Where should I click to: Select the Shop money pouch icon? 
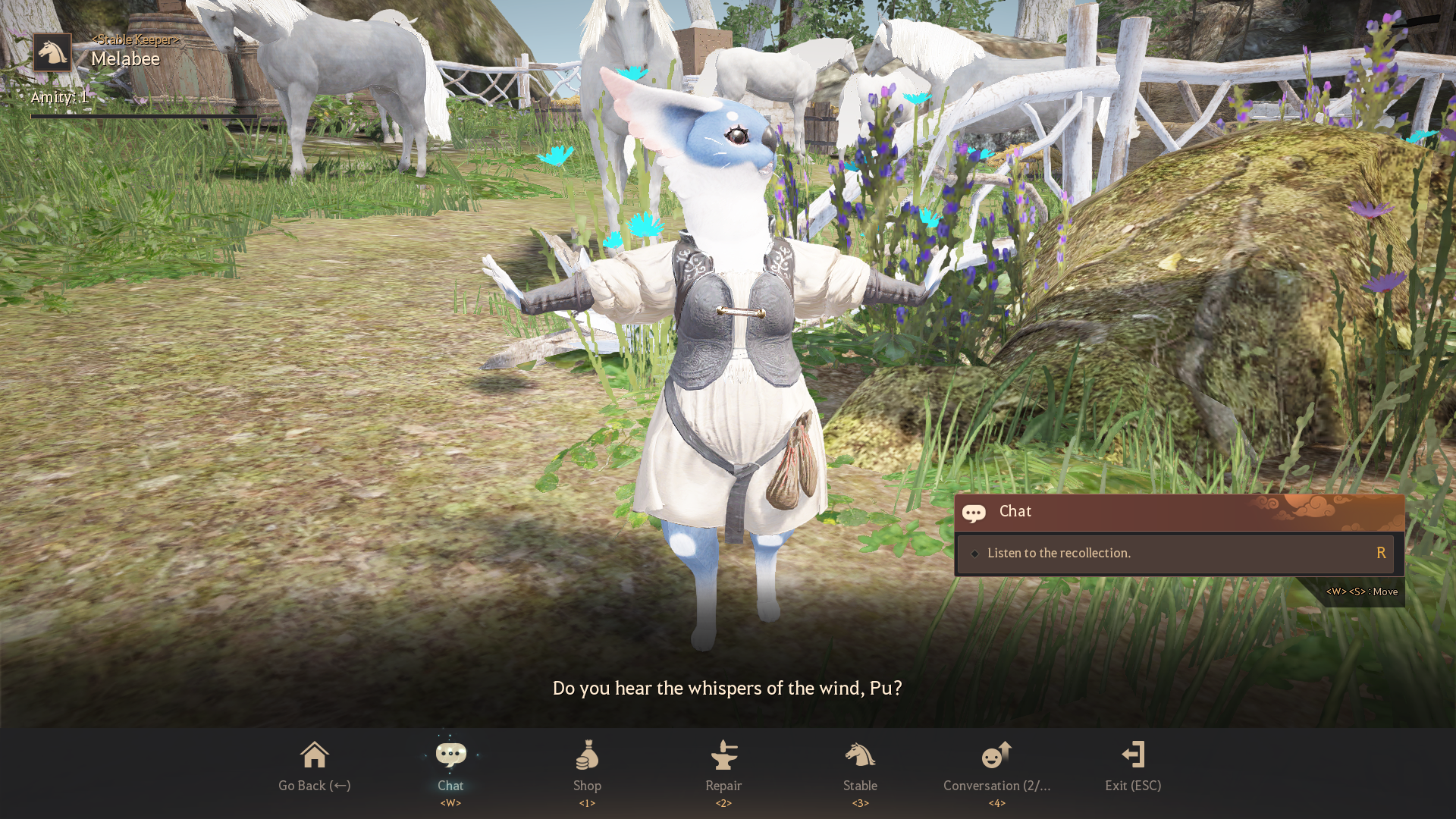point(587,755)
